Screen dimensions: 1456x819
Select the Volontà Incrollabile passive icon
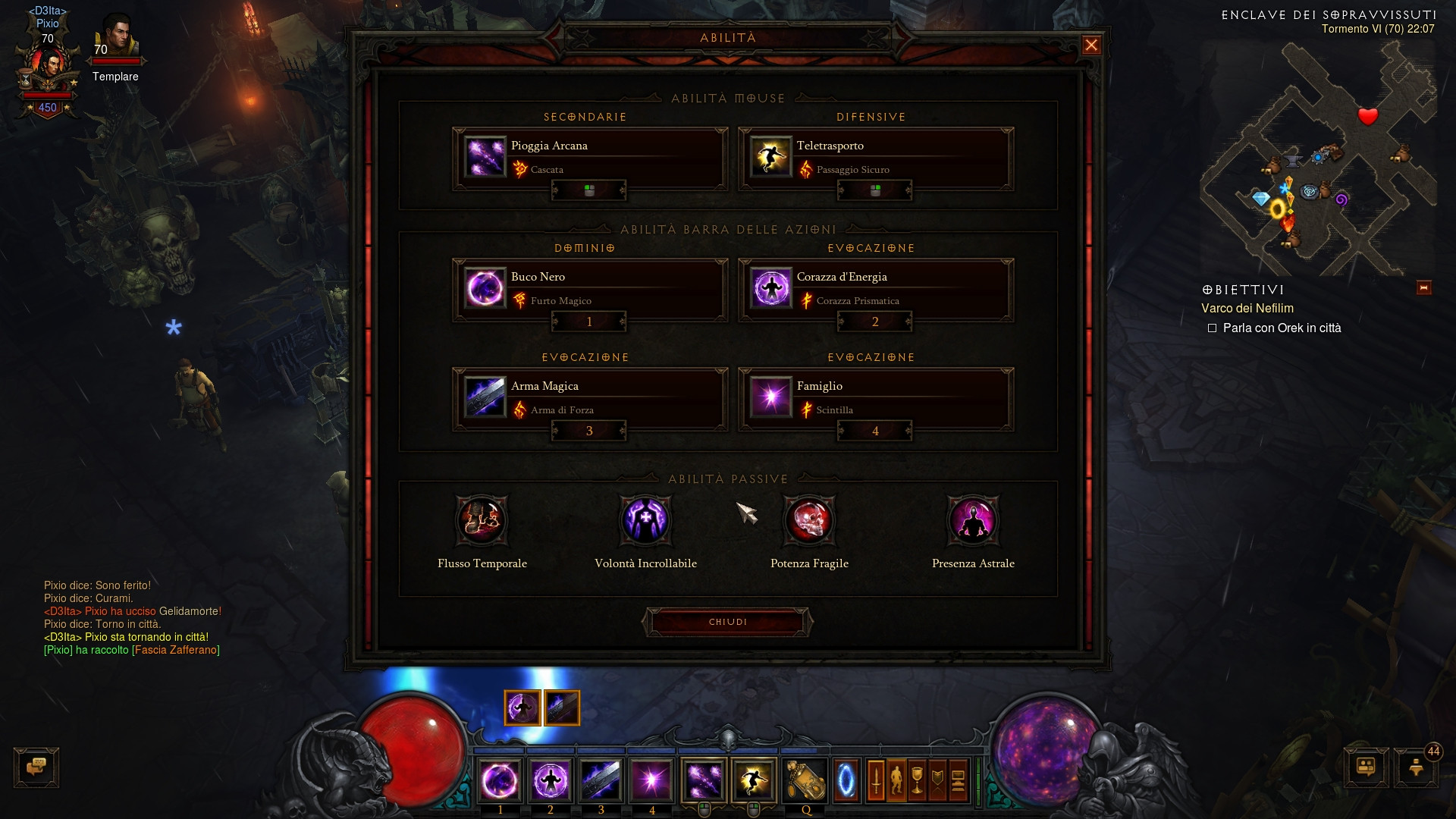(645, 521)
